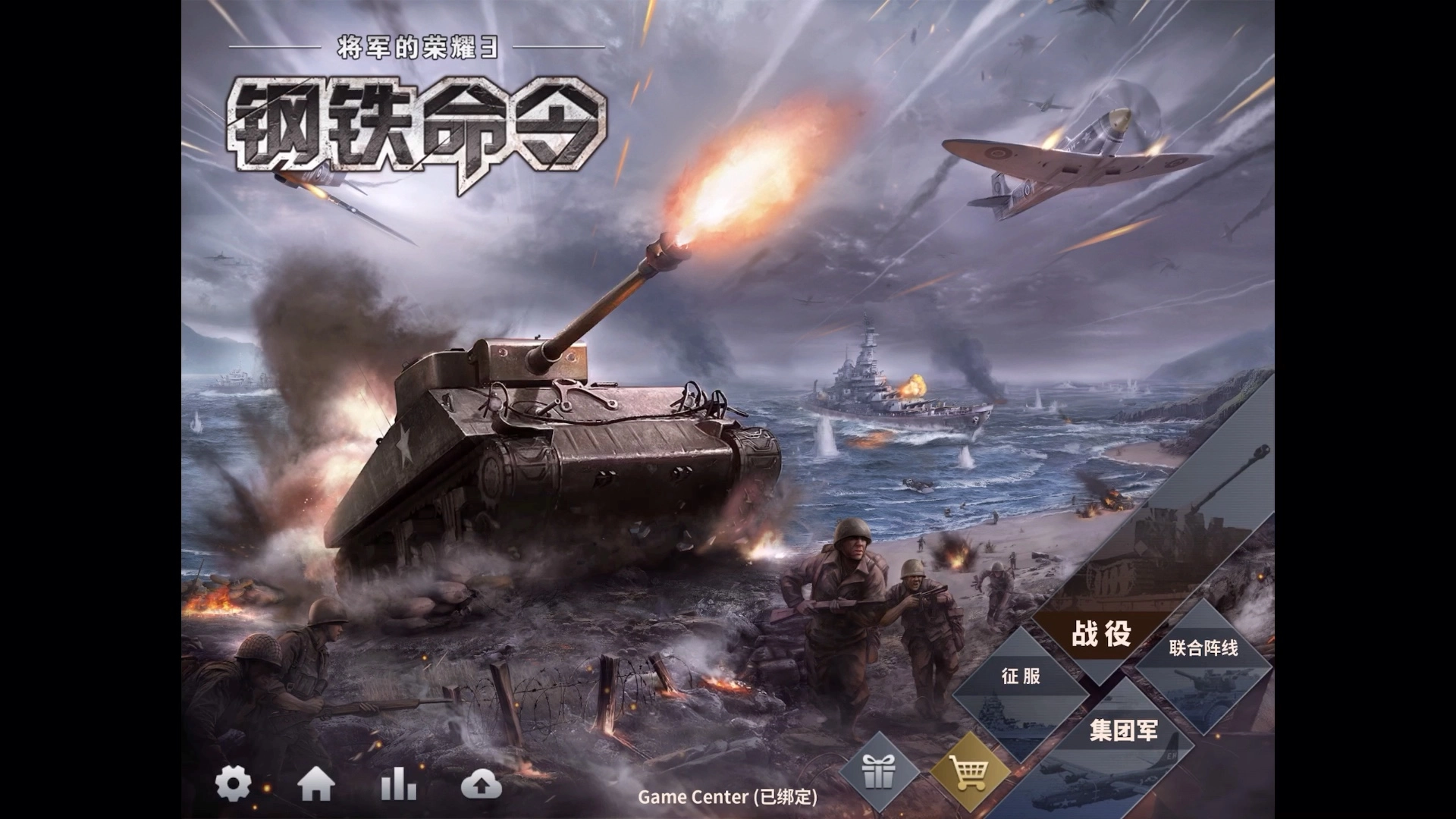
Task: Open cloud save upload icon
Action: point(481,786)
